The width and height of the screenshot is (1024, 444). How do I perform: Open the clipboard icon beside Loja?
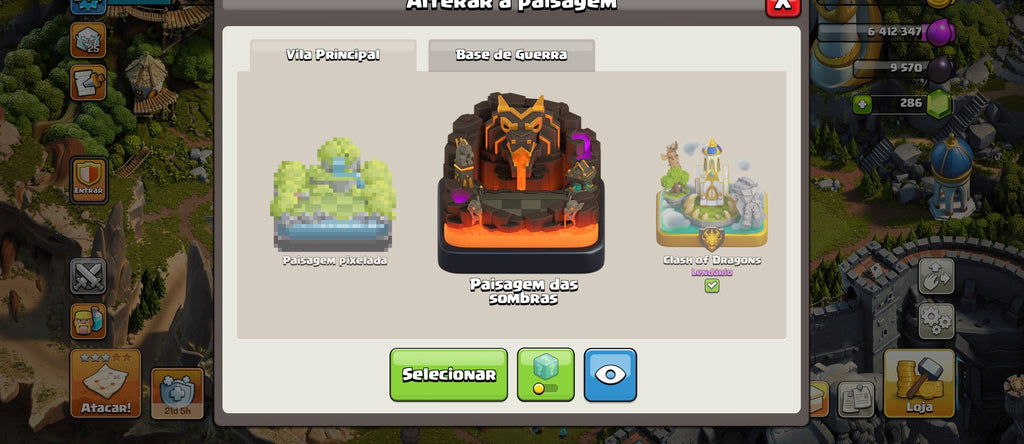point(855,398)
